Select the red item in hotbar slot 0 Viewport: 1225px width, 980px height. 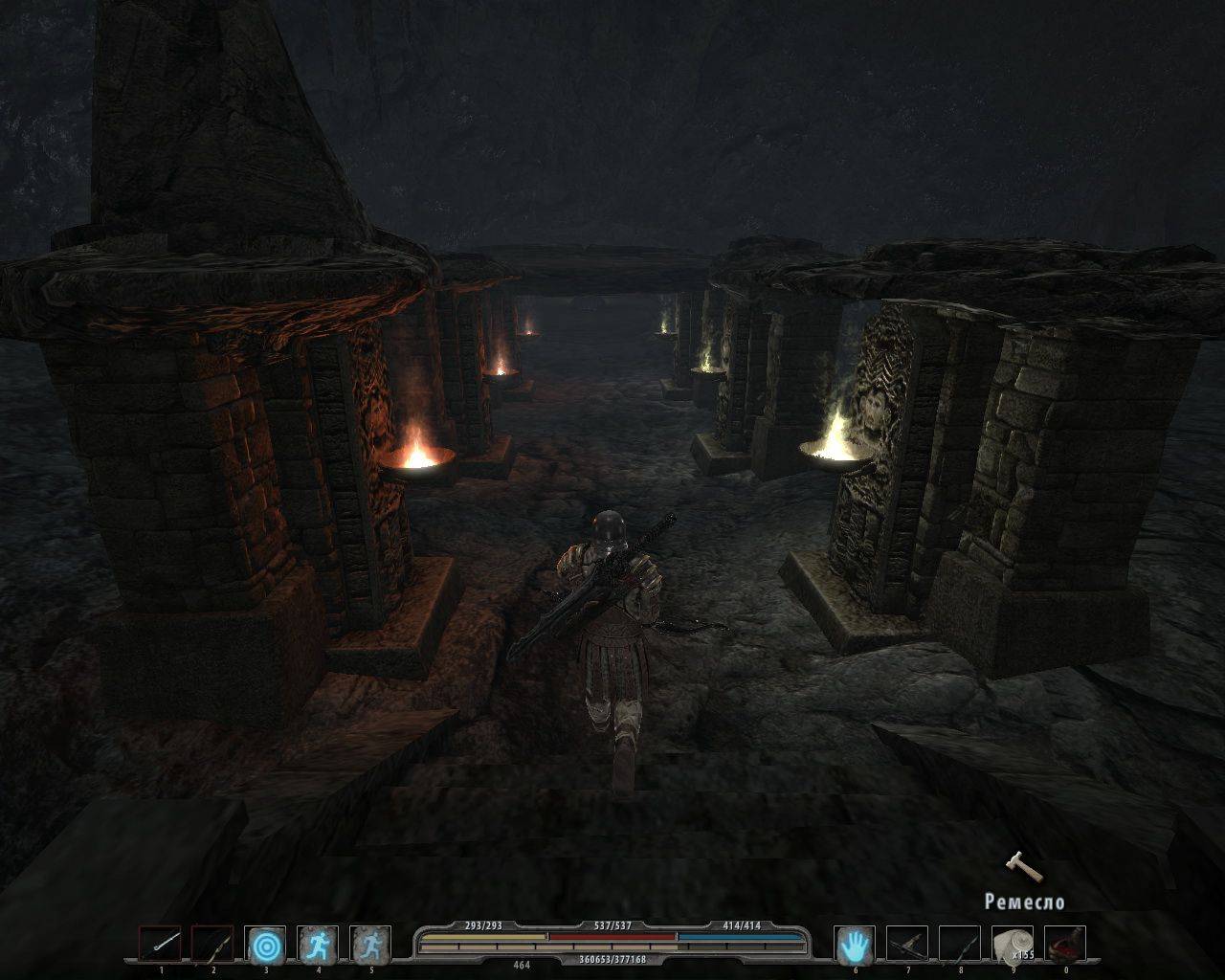pyautogui.click(x=1065, y=945)
